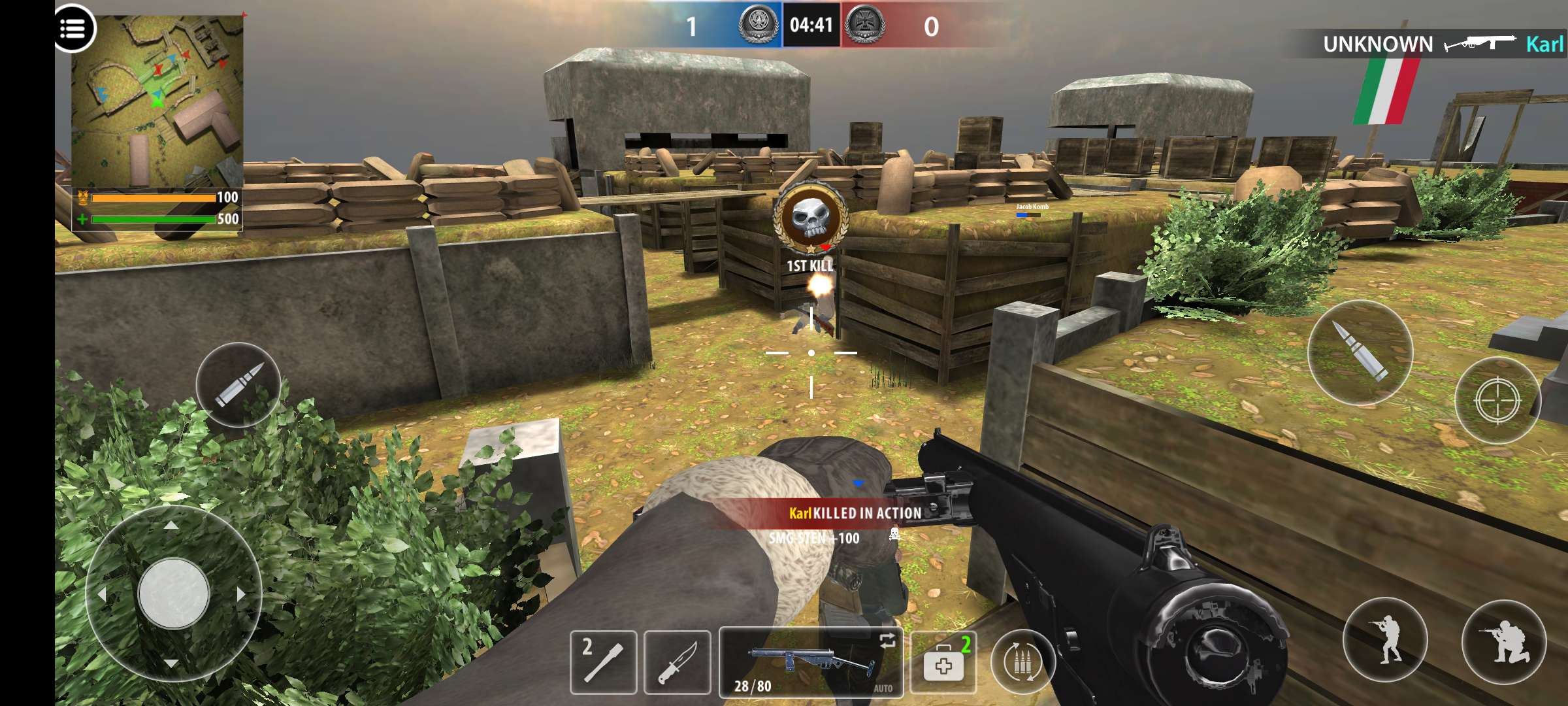
Task: Equip the combat knife
Action: pyautogui.click(x=677, y=662)
